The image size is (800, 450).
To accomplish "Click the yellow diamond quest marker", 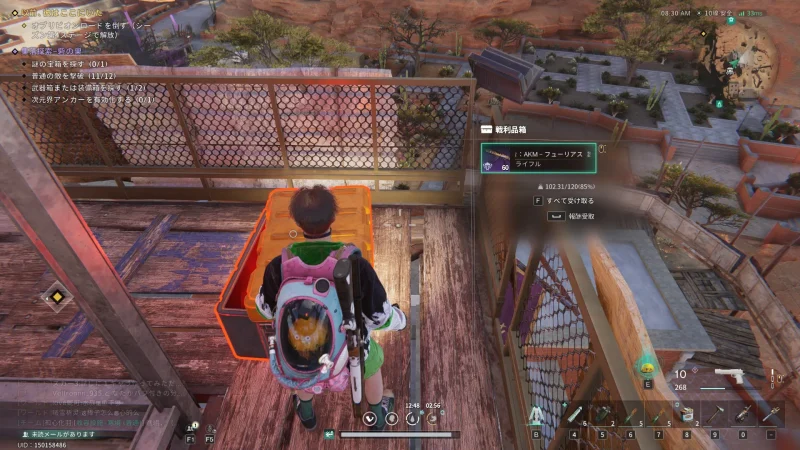I will (x=56, y=296).
